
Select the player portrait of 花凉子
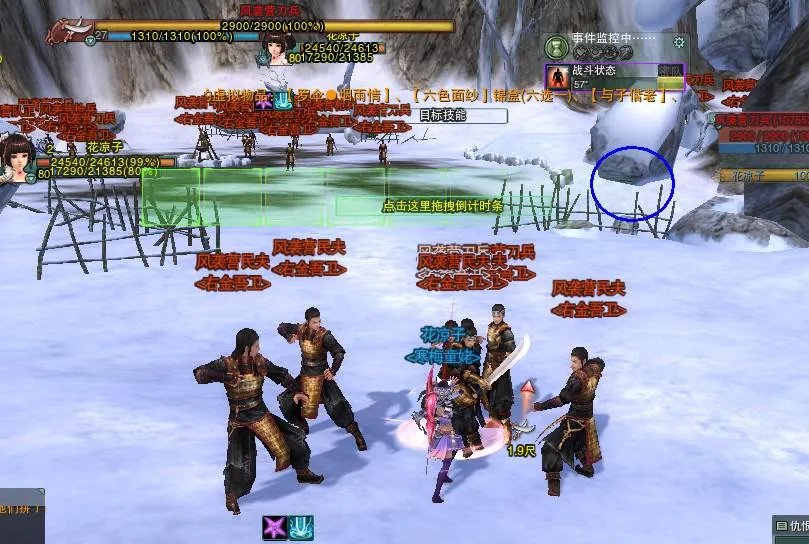pyautogui.click(x=17, y=154)
